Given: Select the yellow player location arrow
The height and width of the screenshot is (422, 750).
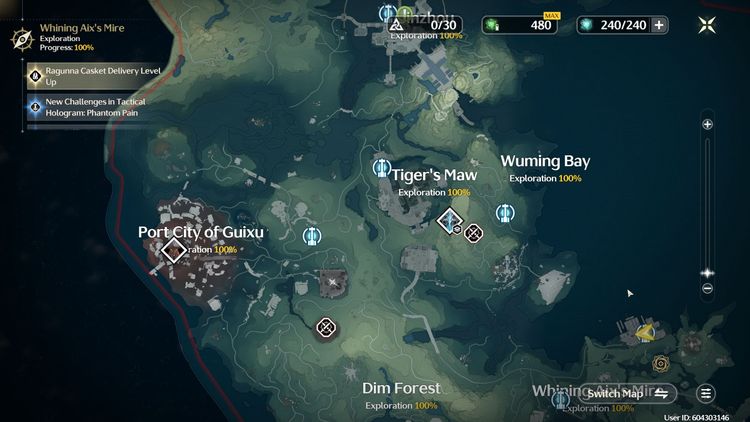Looking at the screenshot, I should point(646,331).
